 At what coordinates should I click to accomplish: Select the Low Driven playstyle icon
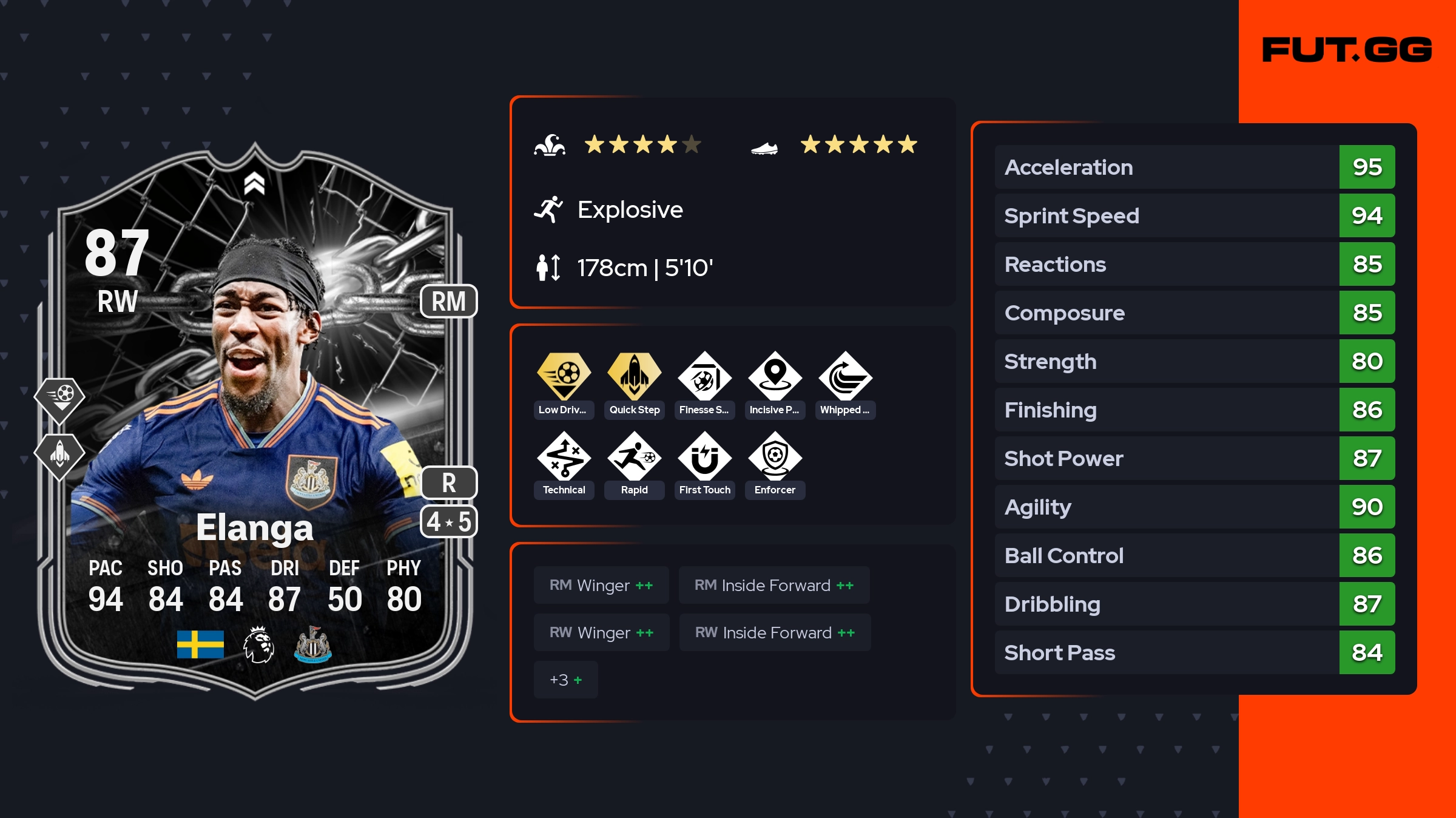564,377
